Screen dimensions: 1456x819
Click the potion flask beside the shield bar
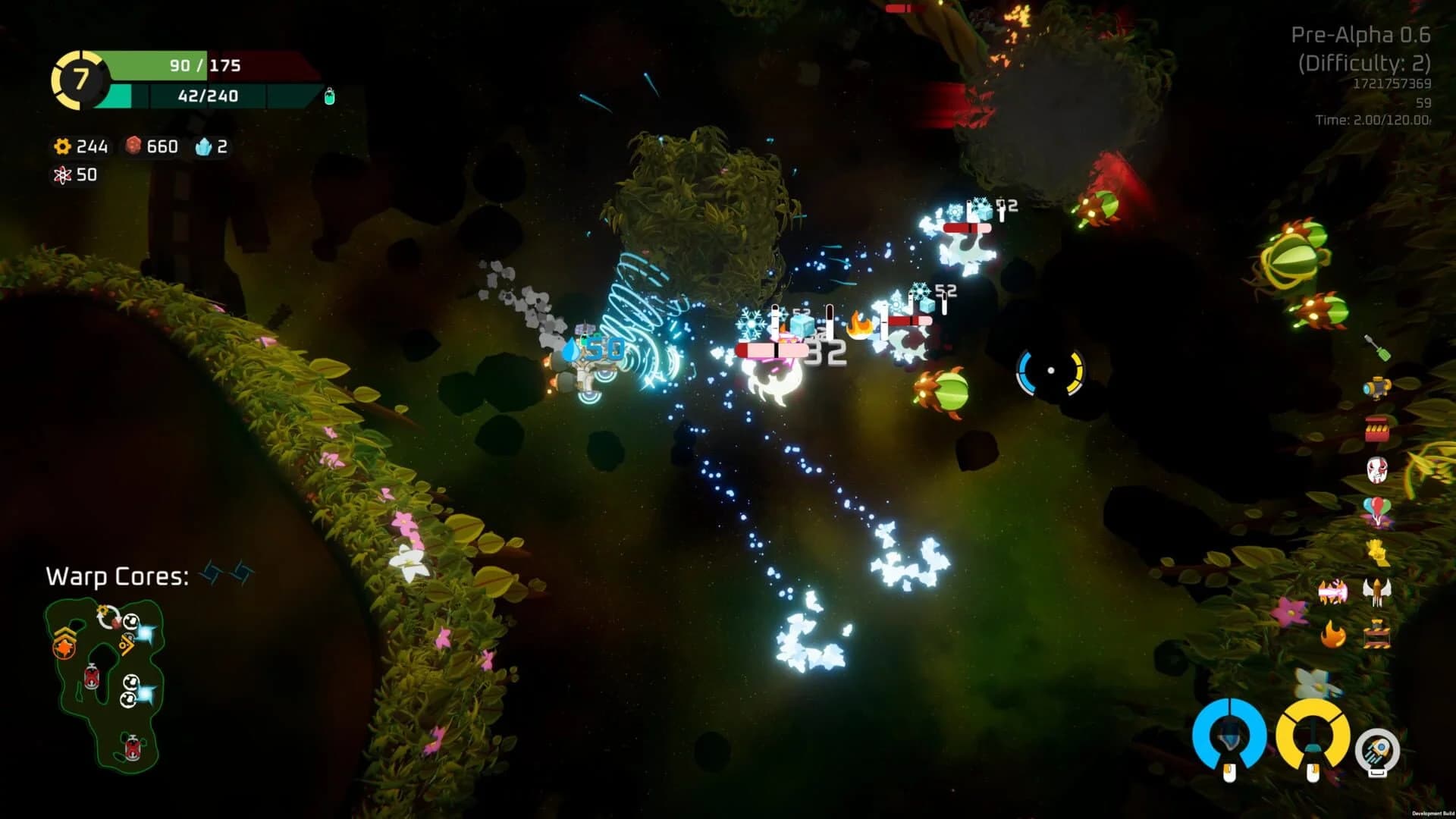[328, 96]
